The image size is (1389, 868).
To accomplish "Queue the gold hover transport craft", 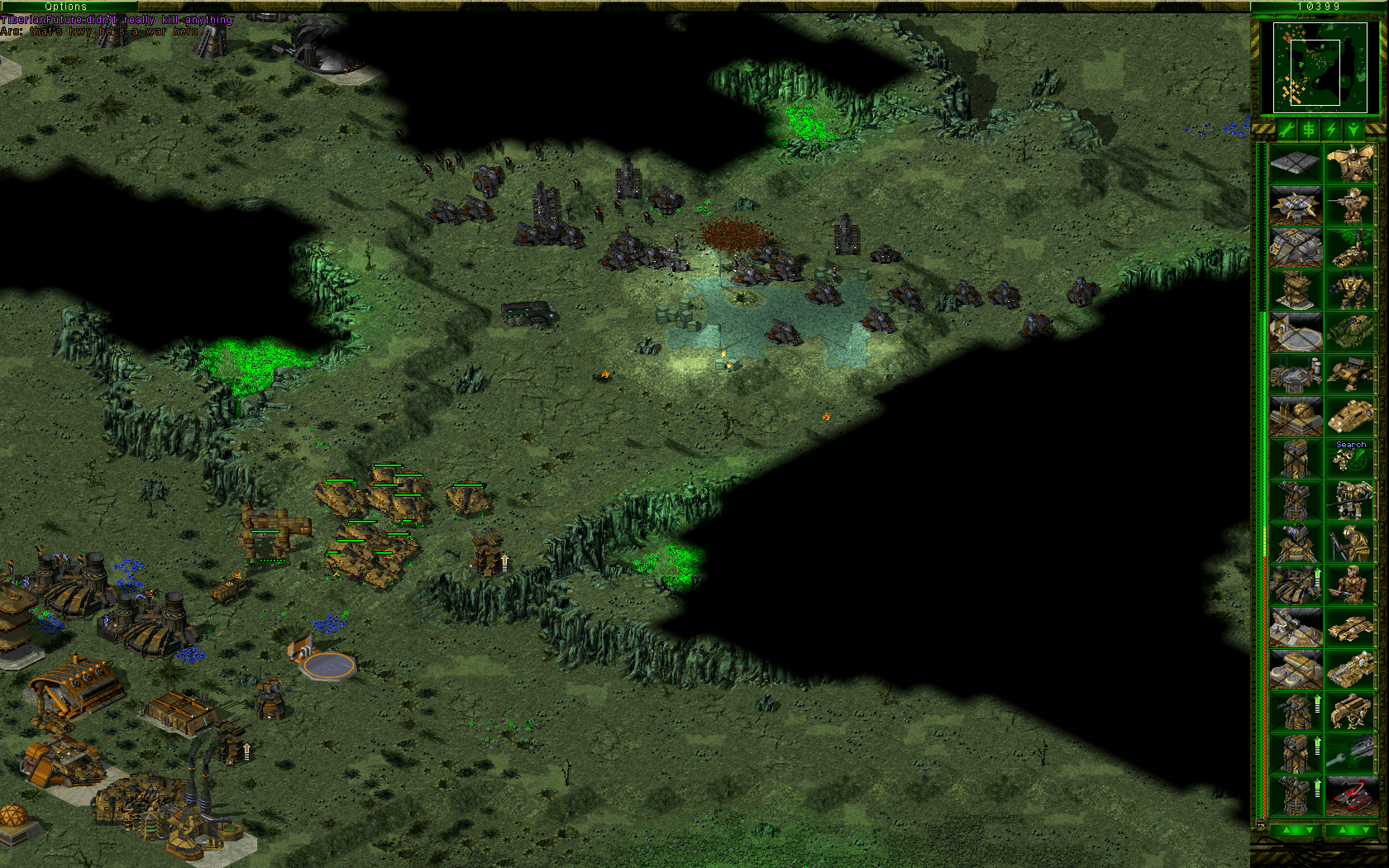I will point(1350,417).
